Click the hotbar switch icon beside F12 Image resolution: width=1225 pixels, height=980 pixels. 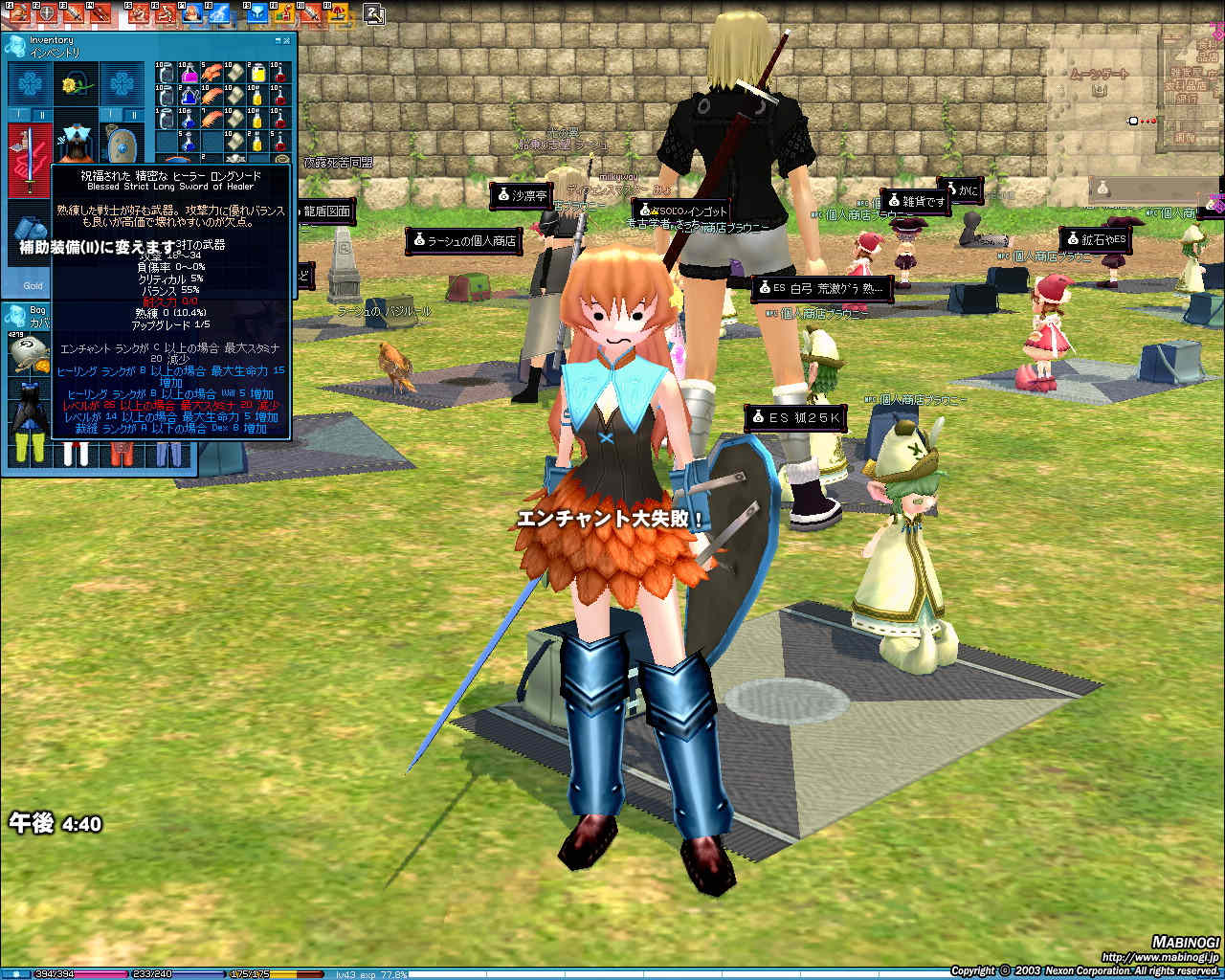374,13
